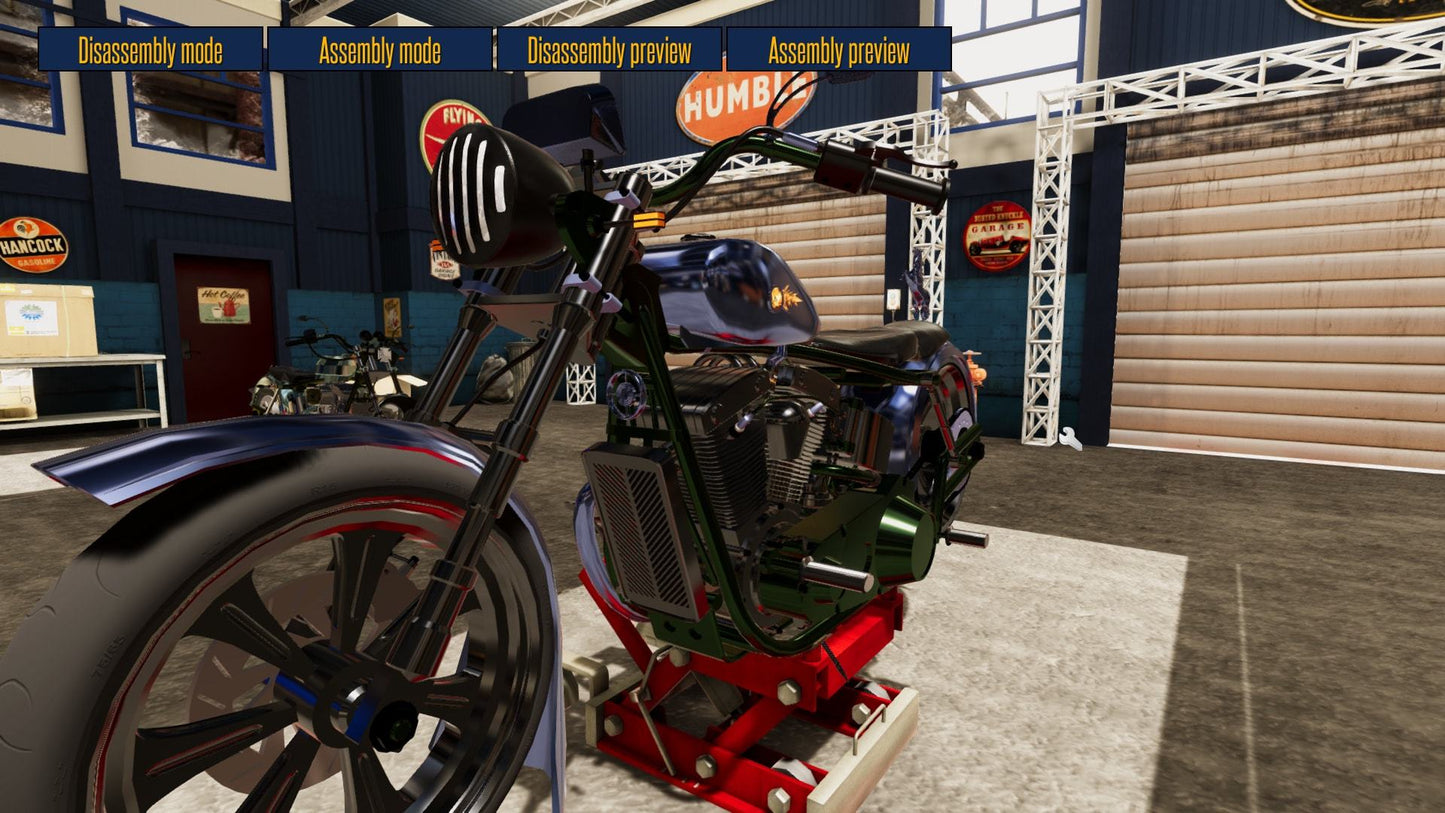Activate Assembly mode
This screenshot has height=813, width=1445.
tap(380, 50)
